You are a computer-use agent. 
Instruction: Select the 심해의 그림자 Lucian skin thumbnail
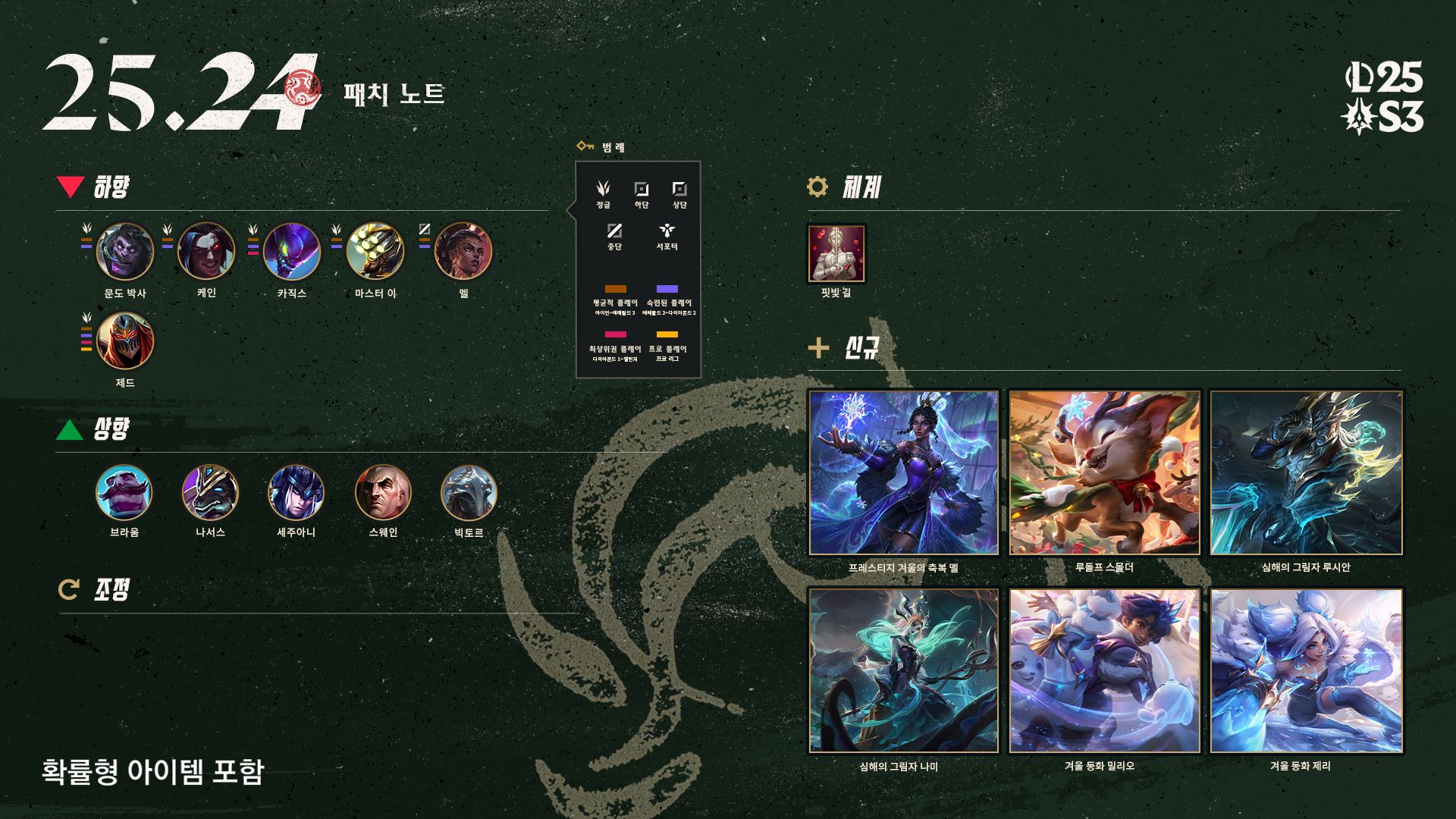click(1306, 473)
